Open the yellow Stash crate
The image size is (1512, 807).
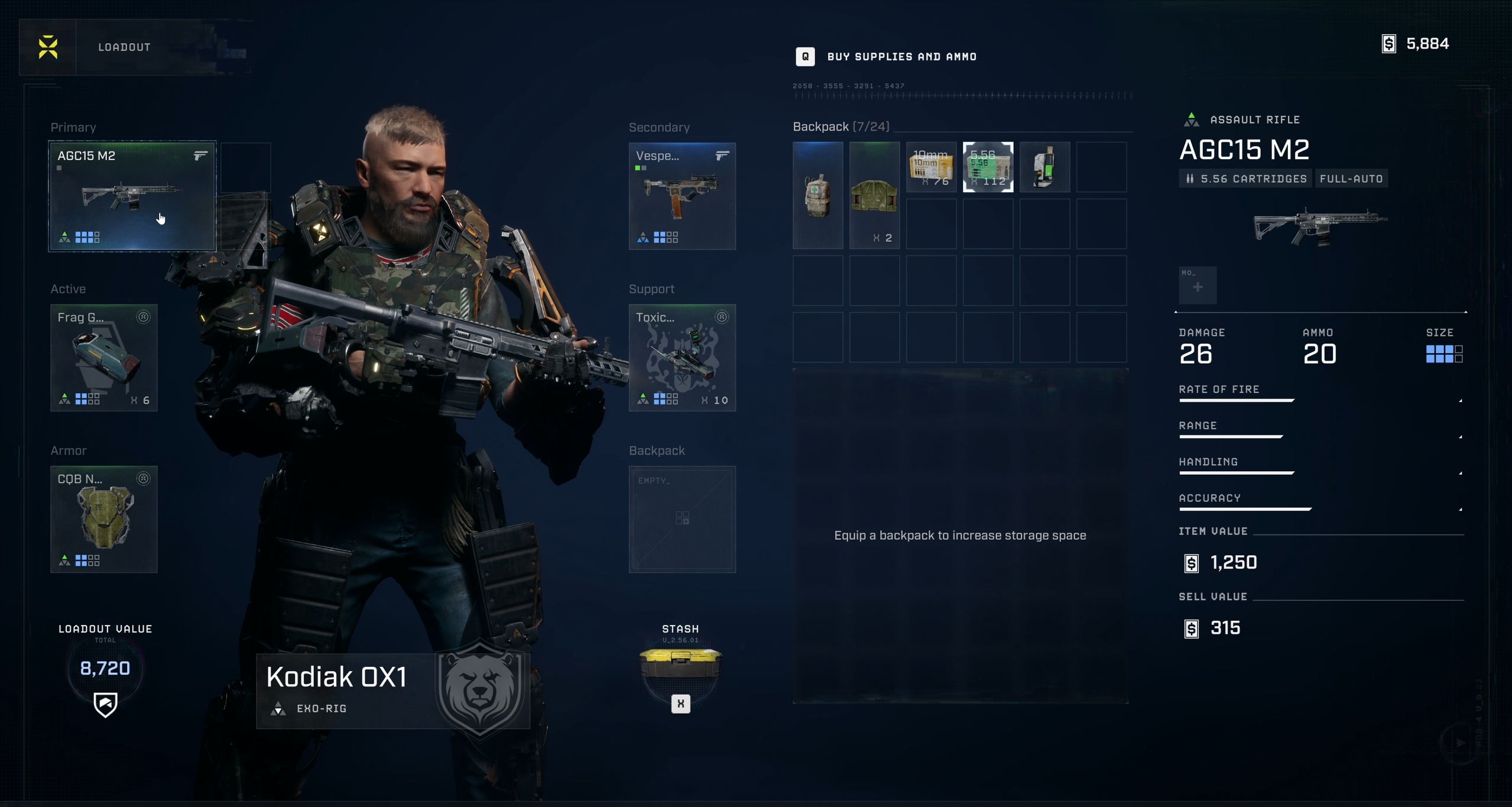(680, 663)
